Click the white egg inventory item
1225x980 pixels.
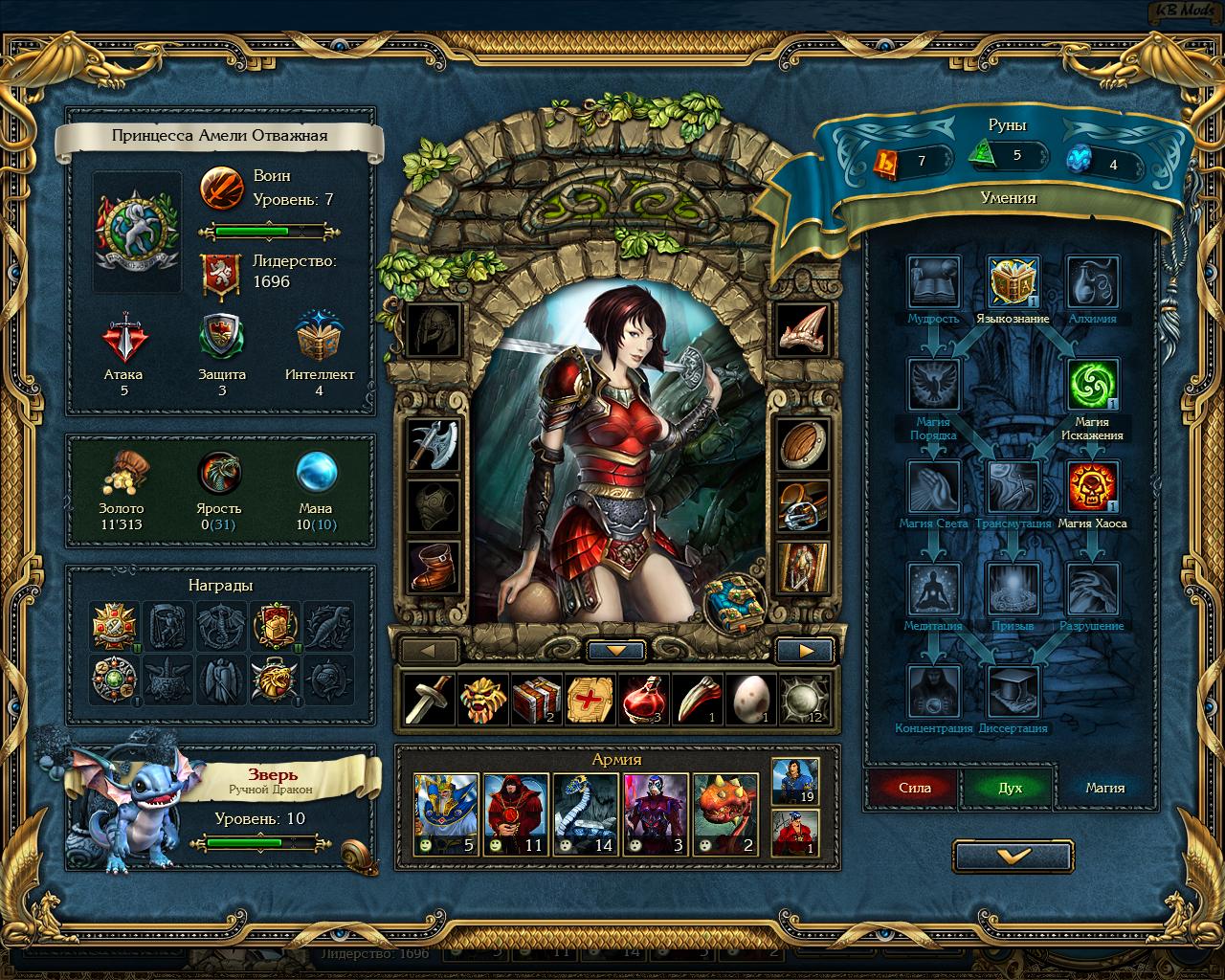749,700
